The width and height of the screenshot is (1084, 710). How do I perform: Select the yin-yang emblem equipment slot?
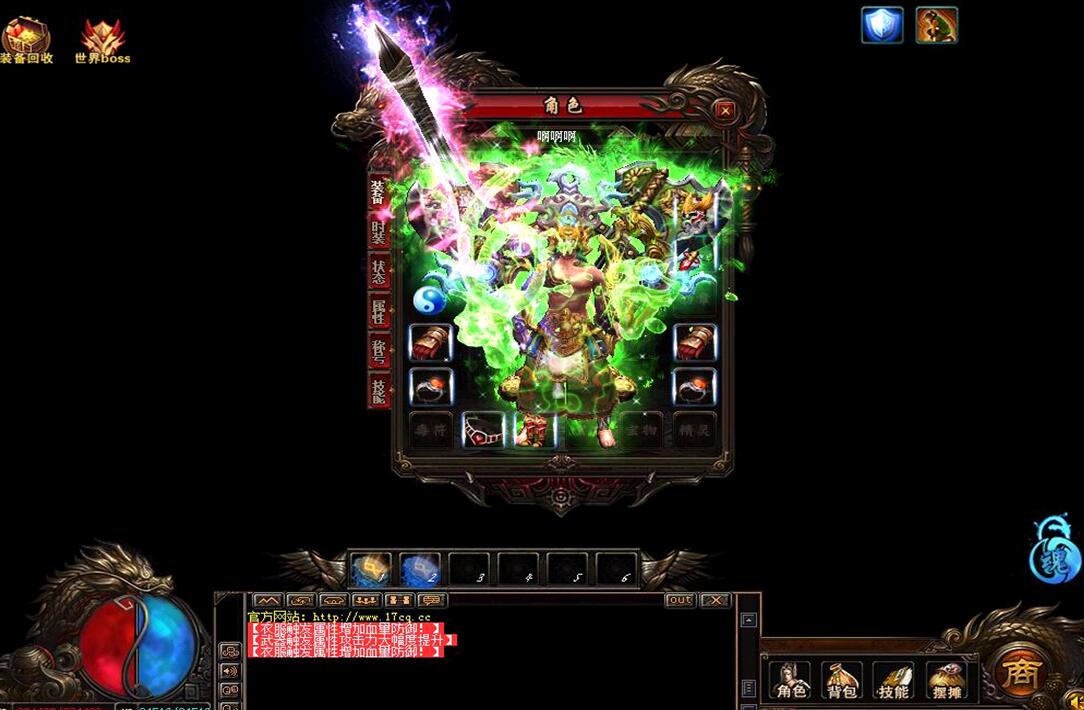click(x=430, y=299)
